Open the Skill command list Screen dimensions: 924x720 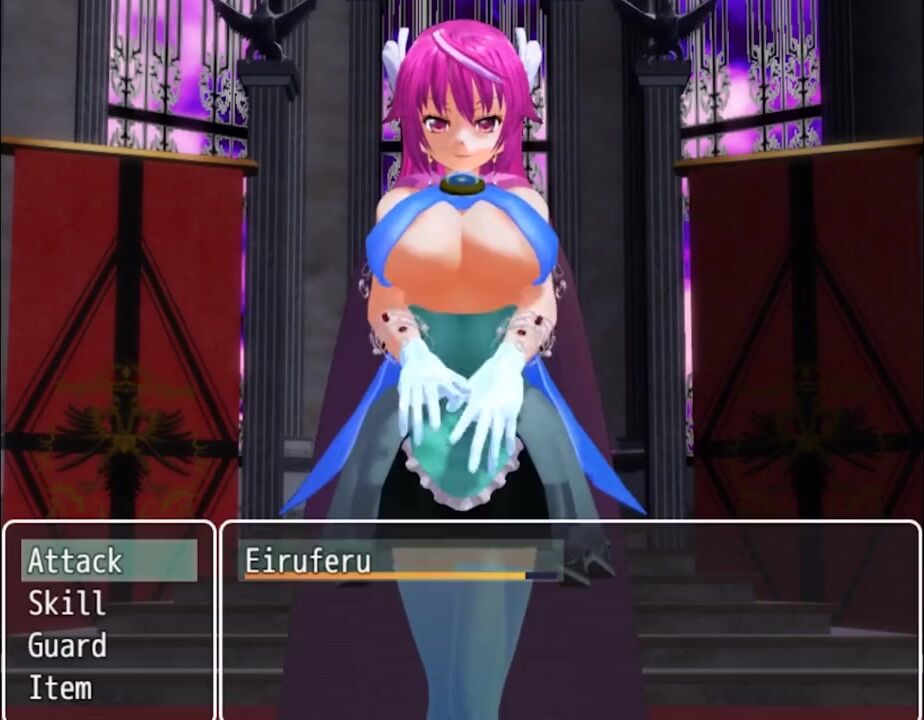pyautogui.click(x=67, y=604)
